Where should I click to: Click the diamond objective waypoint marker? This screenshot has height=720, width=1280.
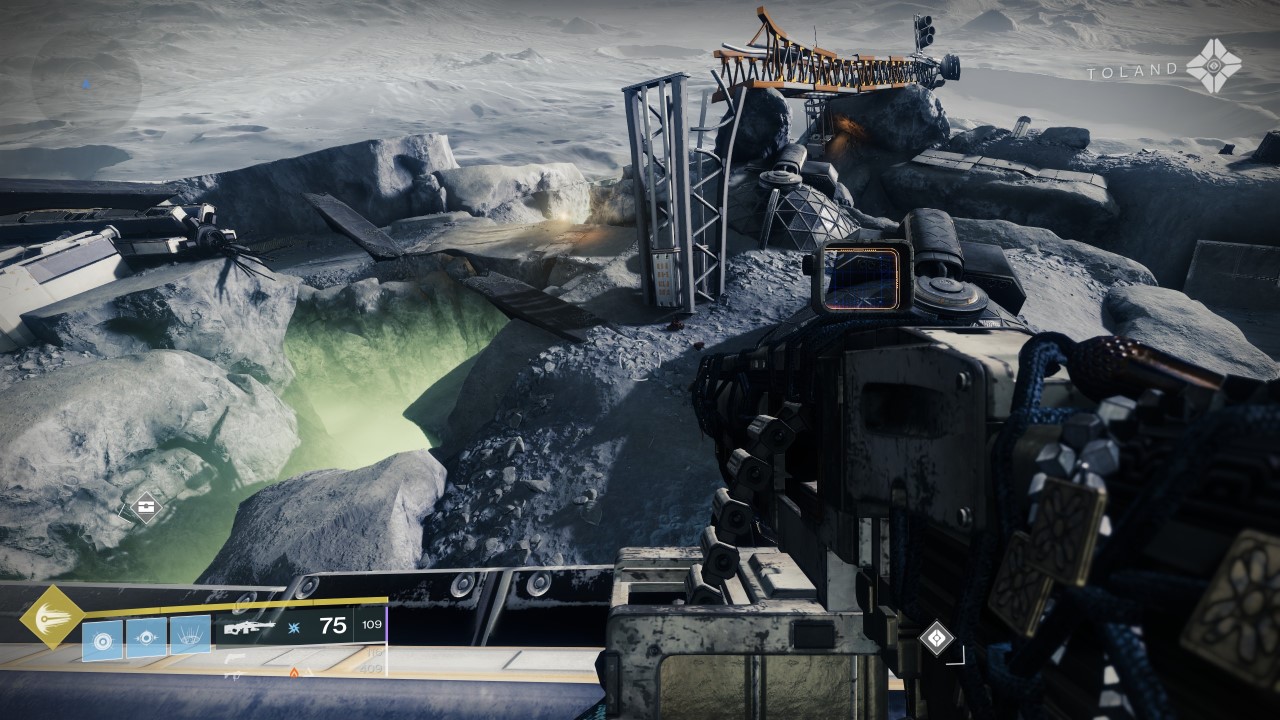[936, 638]
